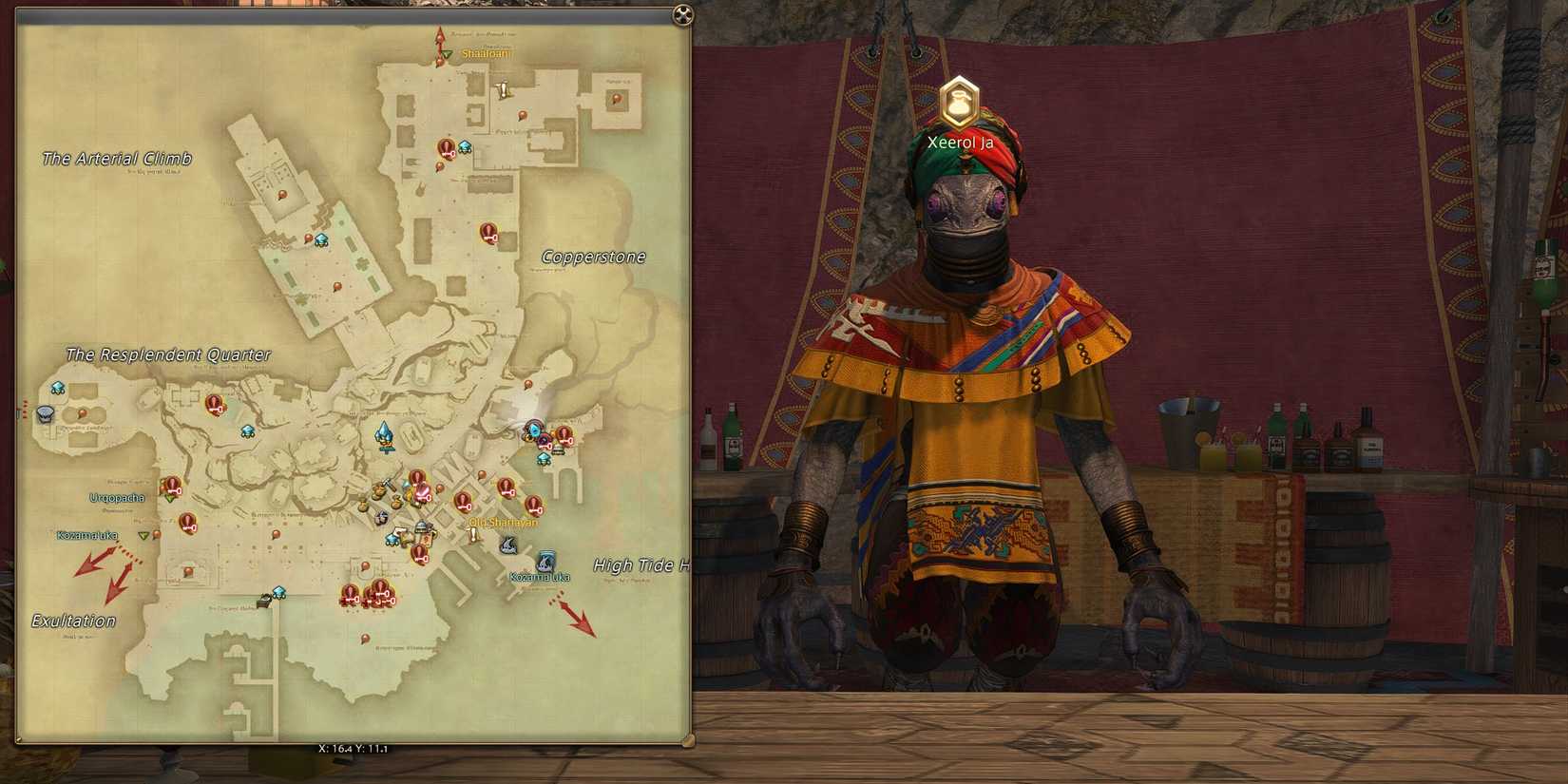The height and width of the screenshot is (784, 1568).
Task: Click the red landmark pin in the top-right map area
Action: point(618,99)
